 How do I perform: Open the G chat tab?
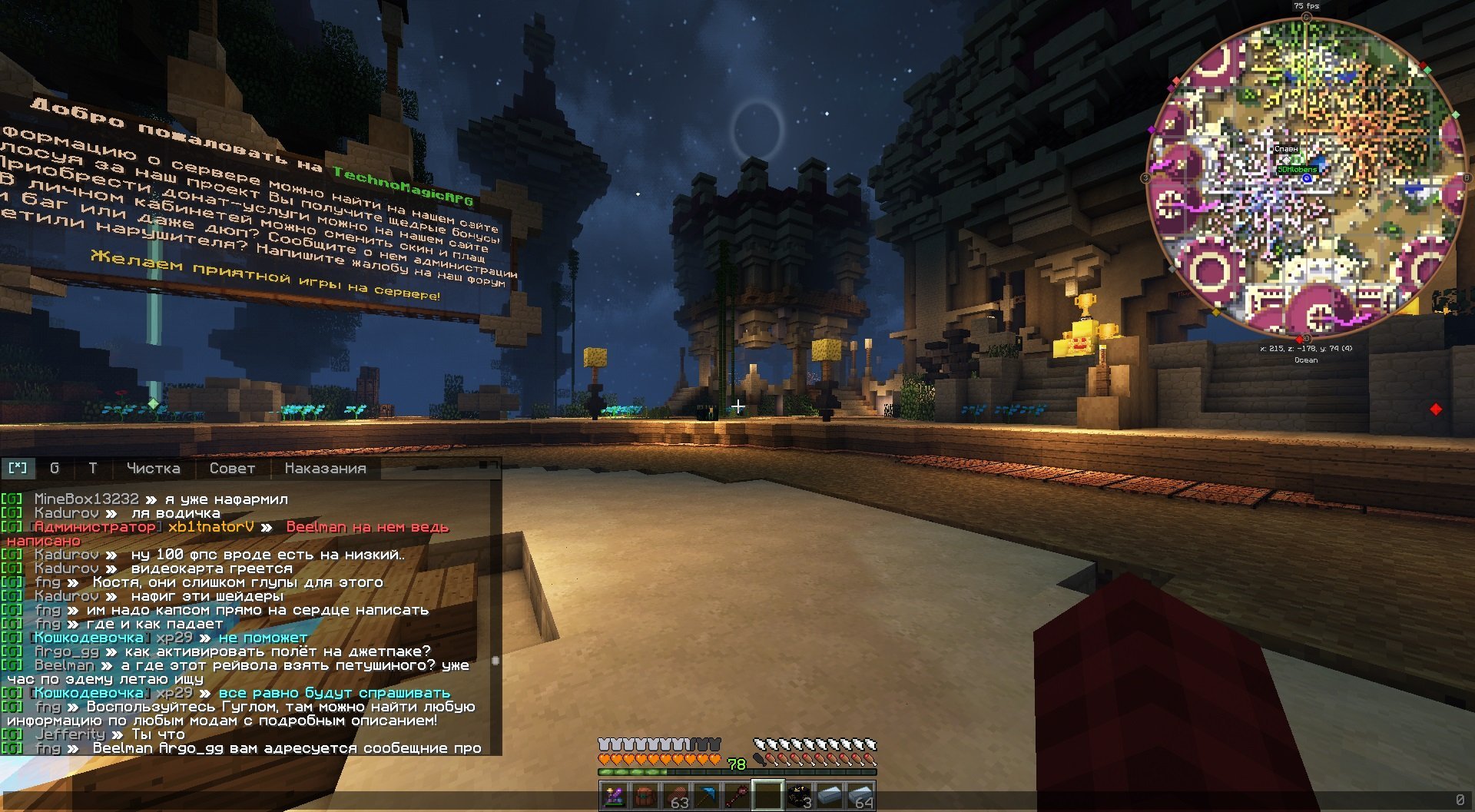pyautogui.click(x=55, y=468)
